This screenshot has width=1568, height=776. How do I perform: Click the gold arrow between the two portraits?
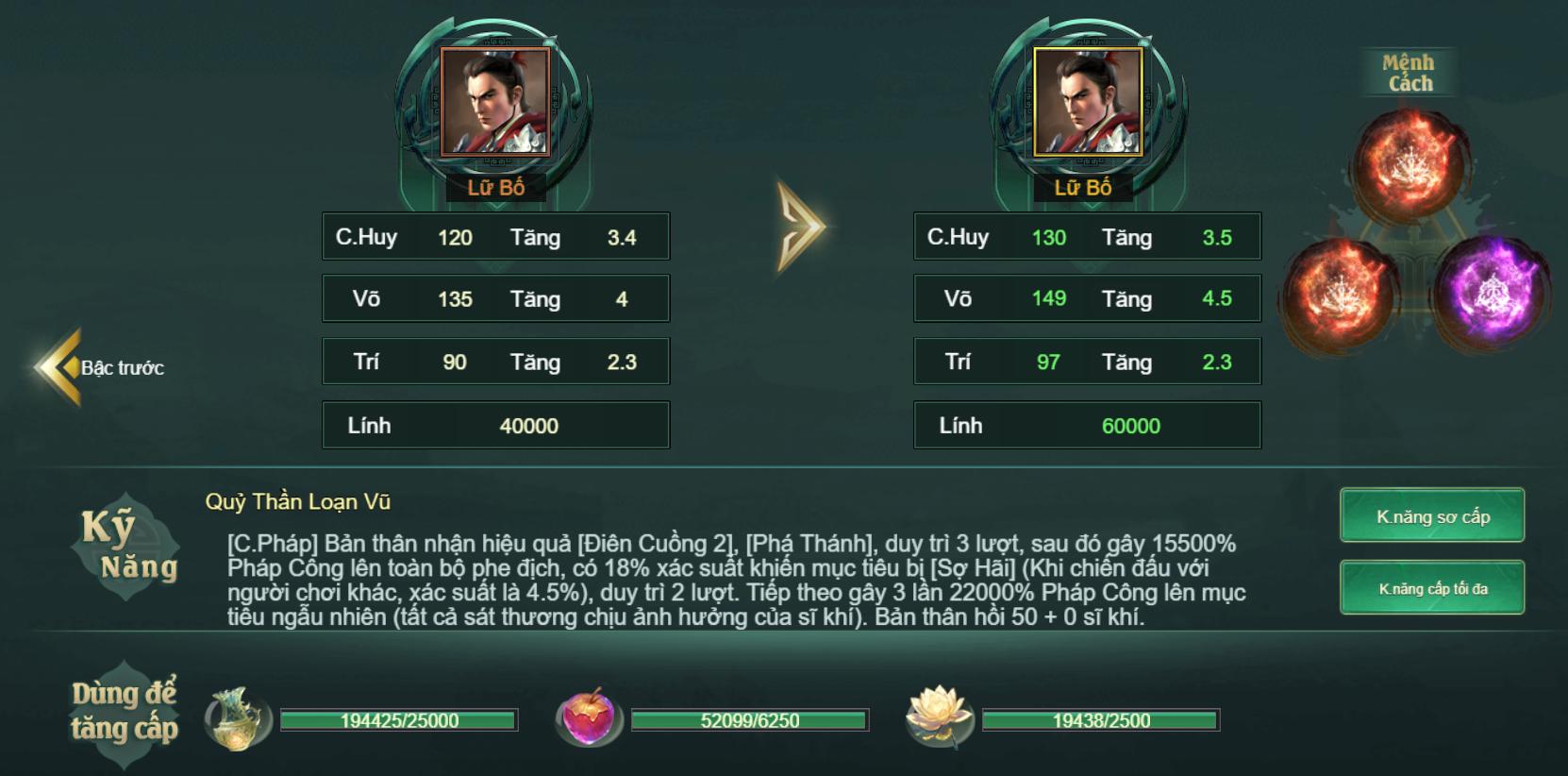click(x=800, y=227)
